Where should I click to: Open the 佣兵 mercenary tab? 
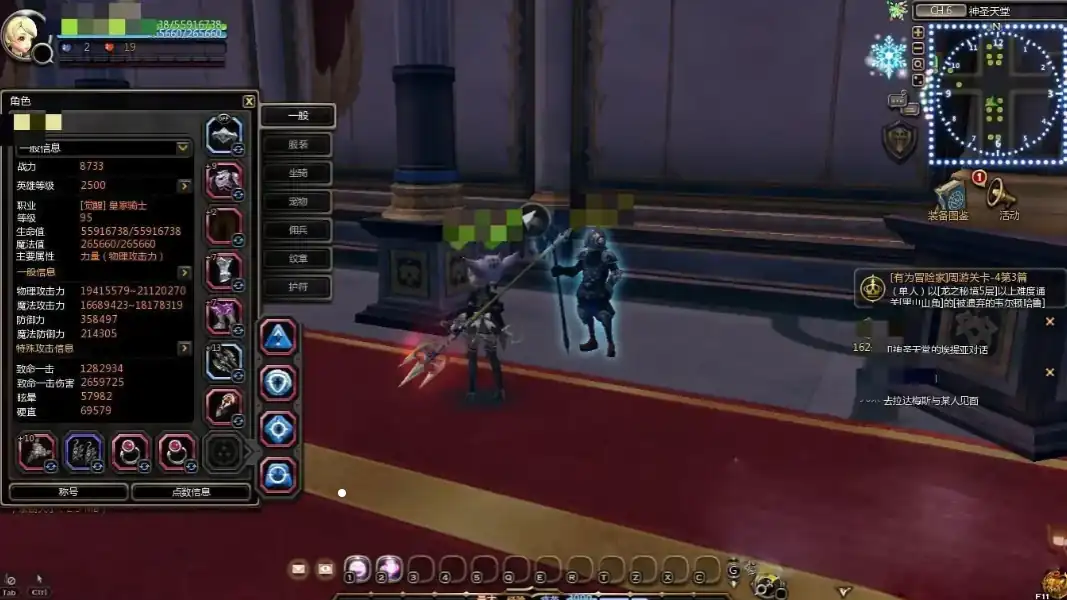[297, 230]
